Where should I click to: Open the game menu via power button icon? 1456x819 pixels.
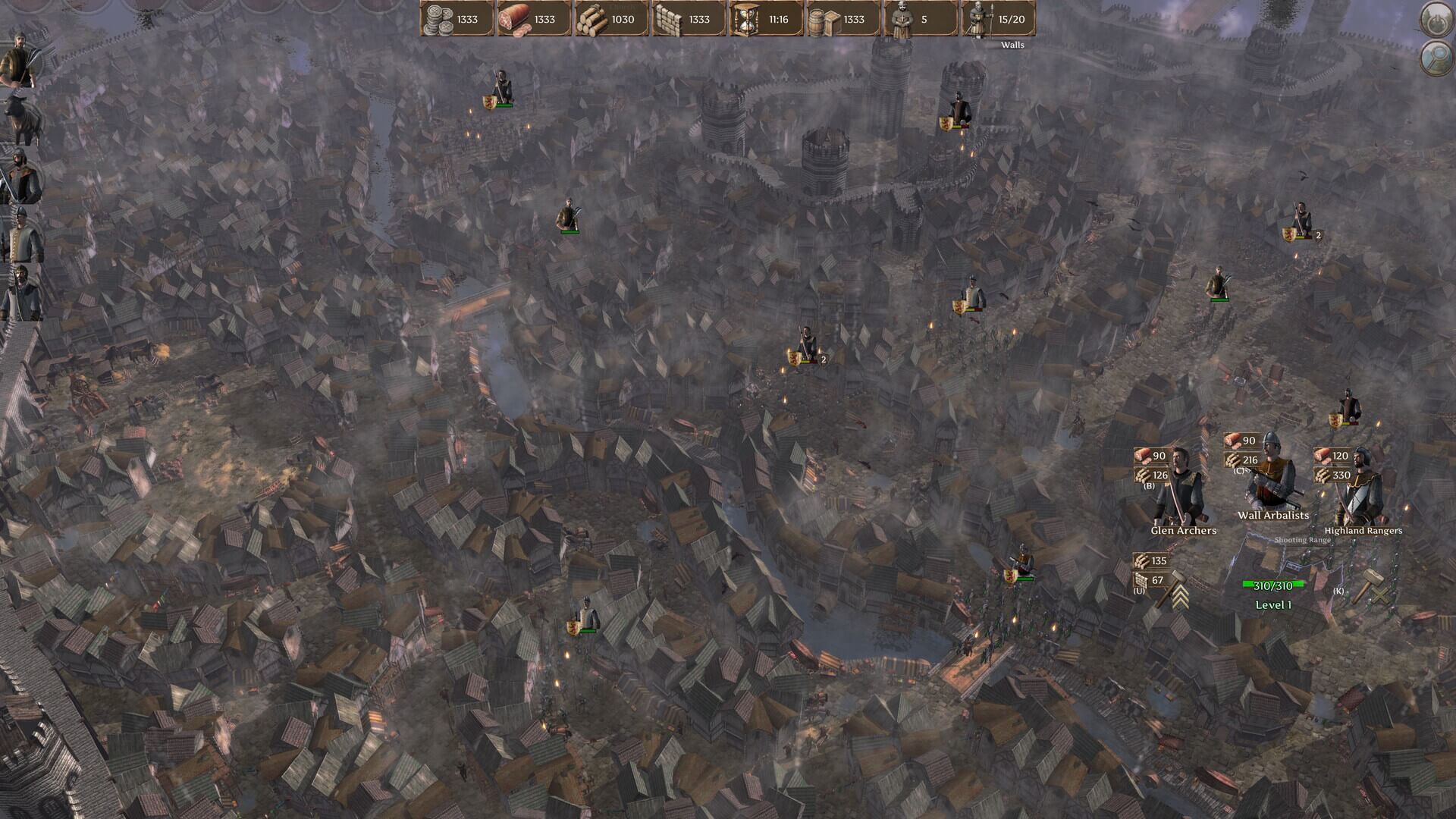[x=1436, y=20]
